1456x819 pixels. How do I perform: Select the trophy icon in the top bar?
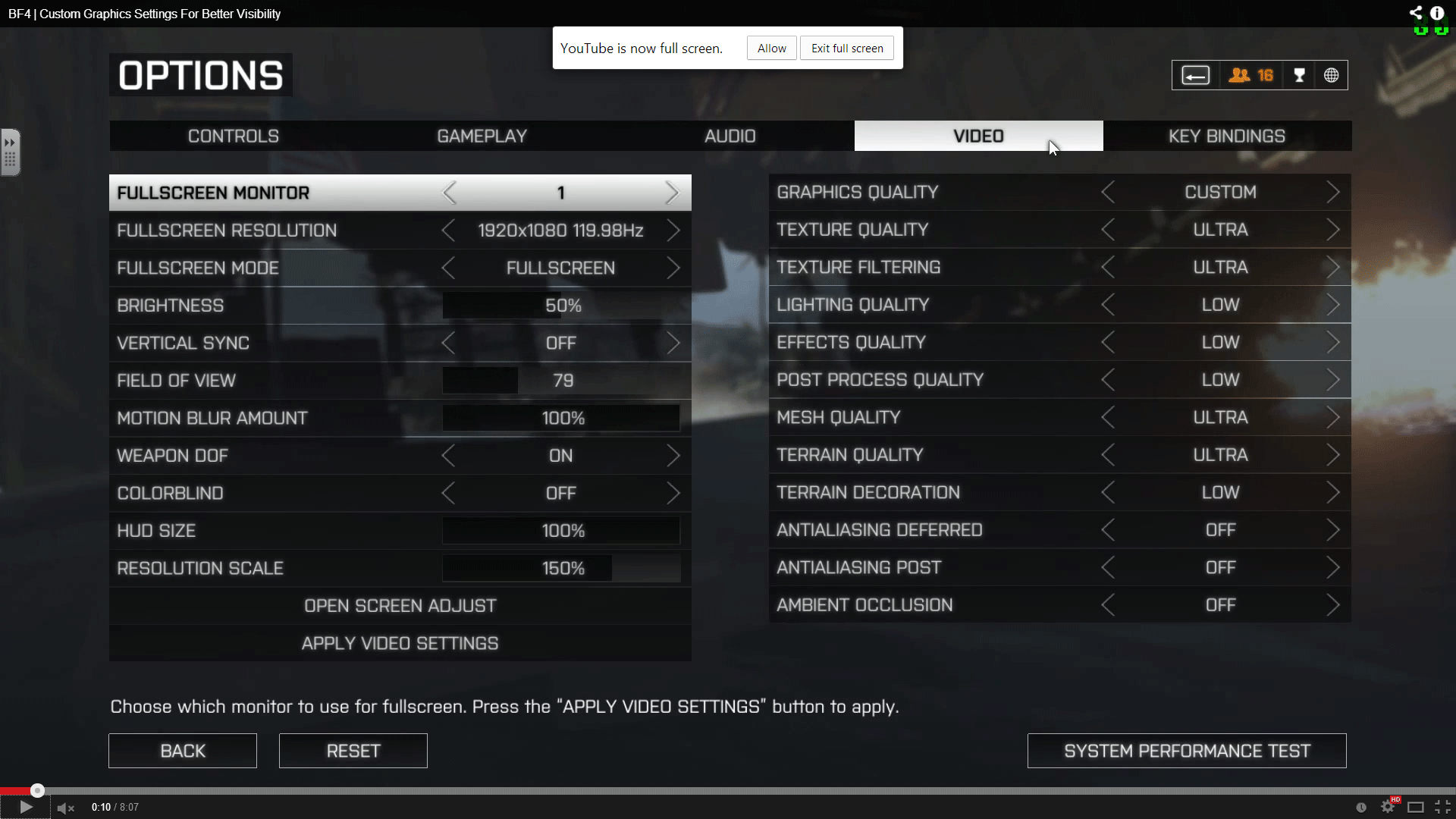click(1299, 75)
